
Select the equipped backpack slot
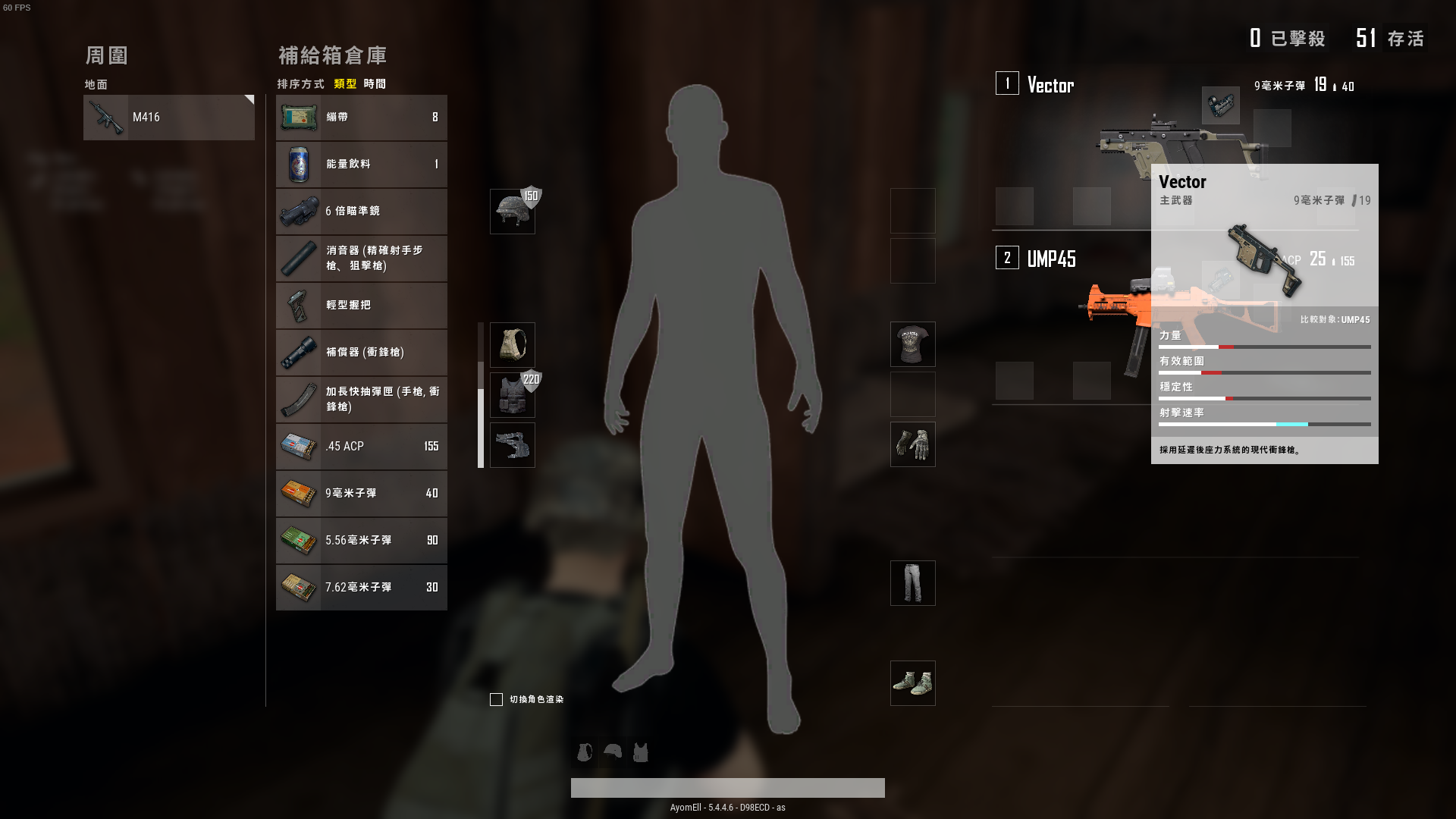pos(513,345)
